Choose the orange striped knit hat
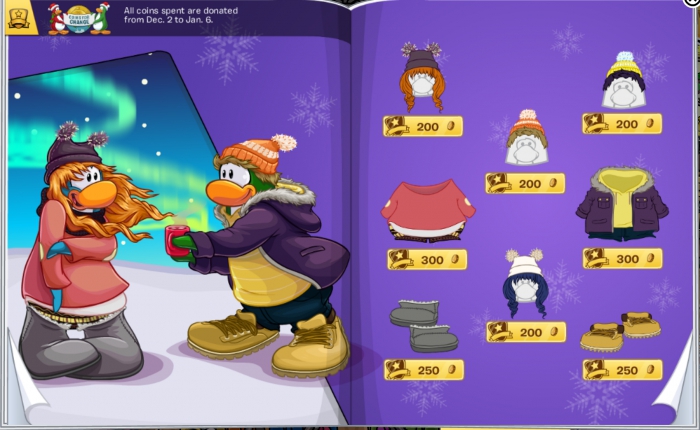This screenshot has width=700, height=430. 525,139
